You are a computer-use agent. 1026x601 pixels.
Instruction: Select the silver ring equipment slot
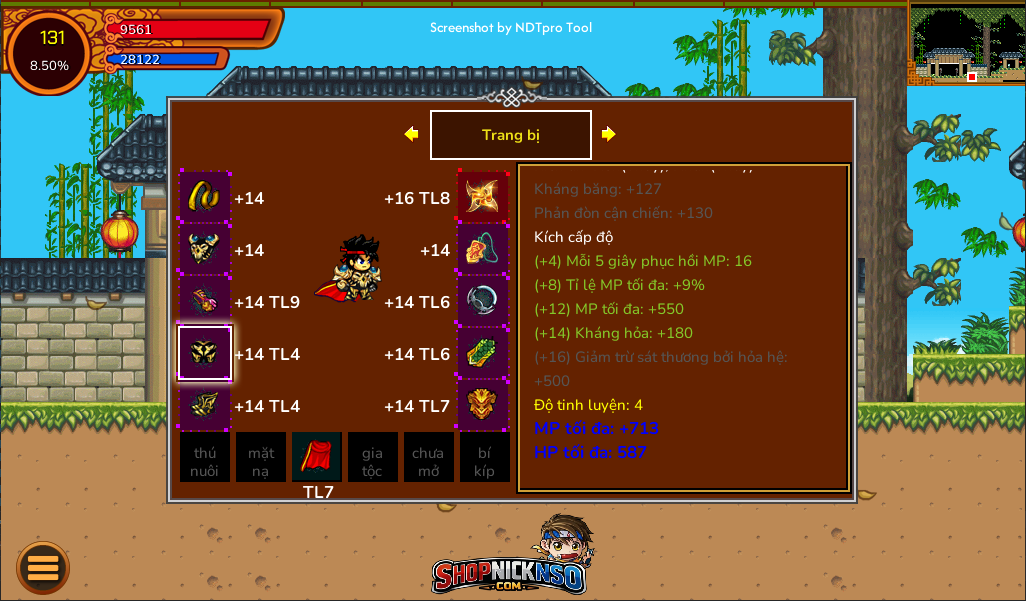[x=483, y=301]
